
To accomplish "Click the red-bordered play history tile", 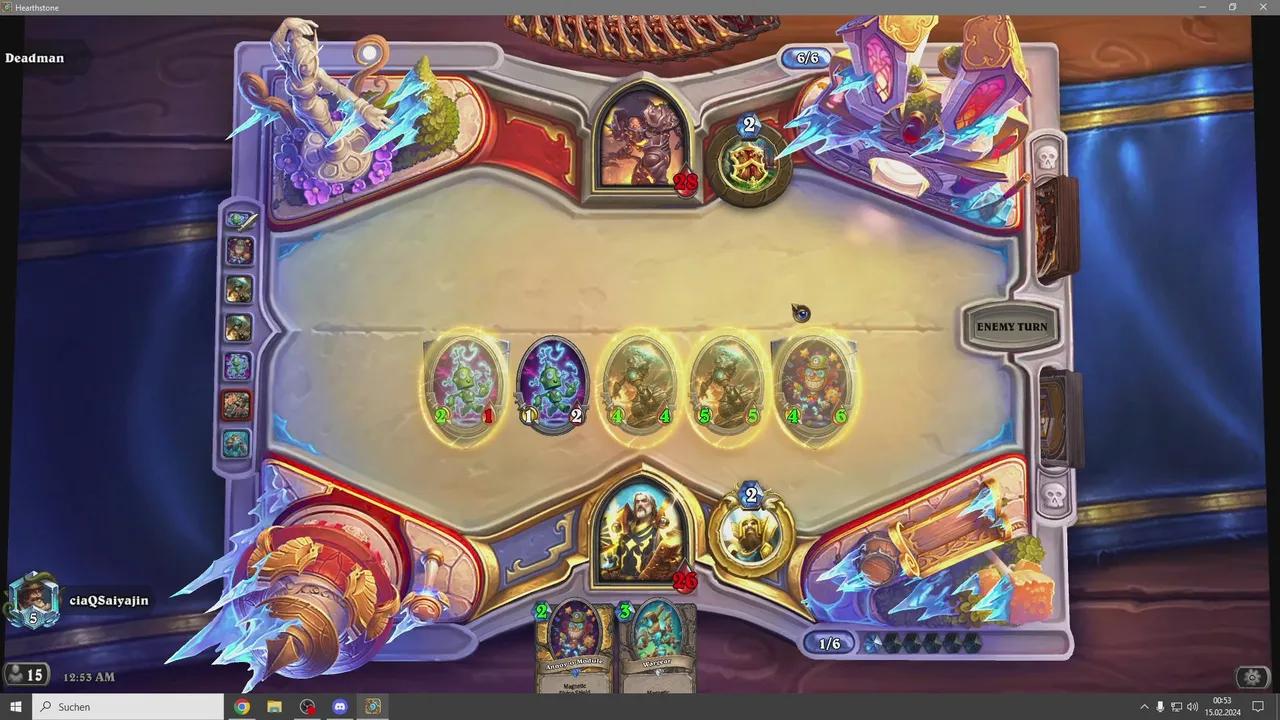I will [236, 404].
